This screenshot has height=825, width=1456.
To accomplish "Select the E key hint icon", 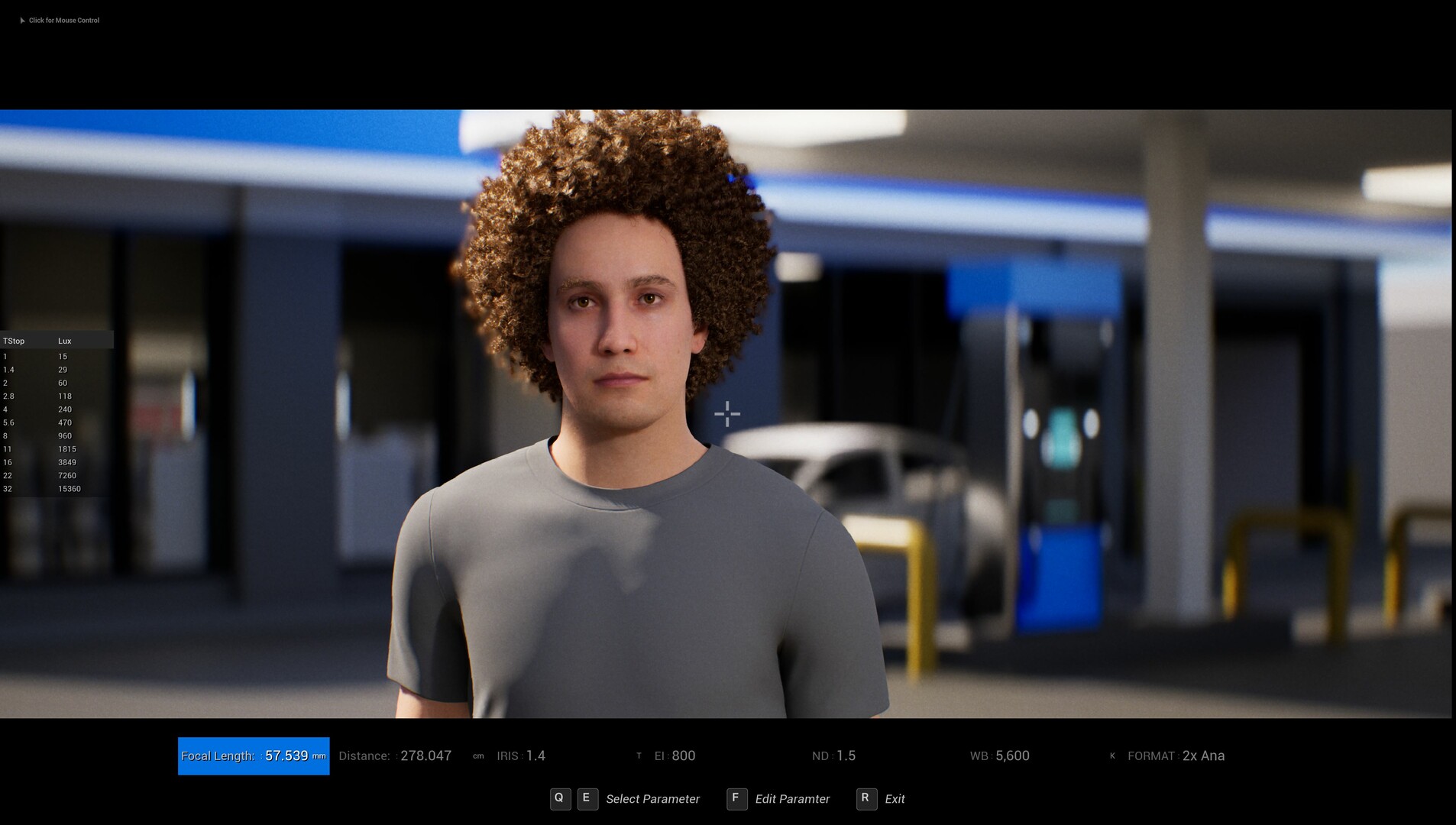I will pyautogui.click(x=587, y=798).
